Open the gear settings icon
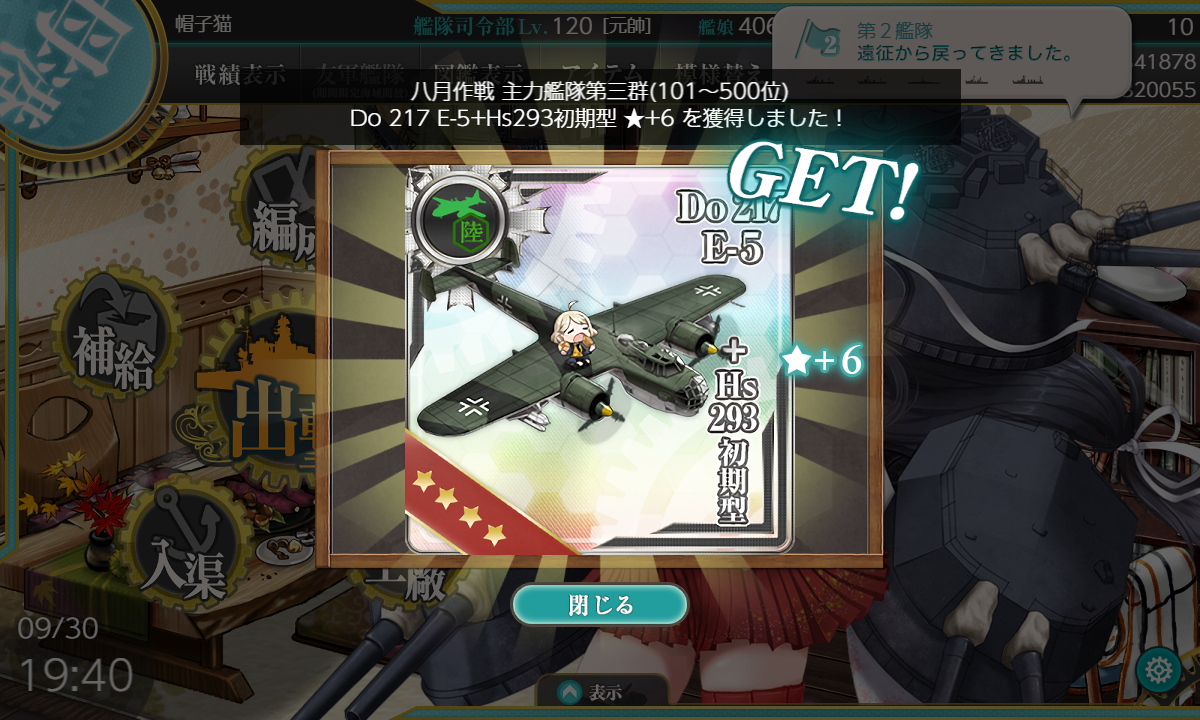Viewport: 1200px width, 720px height. coord(1160,668)
